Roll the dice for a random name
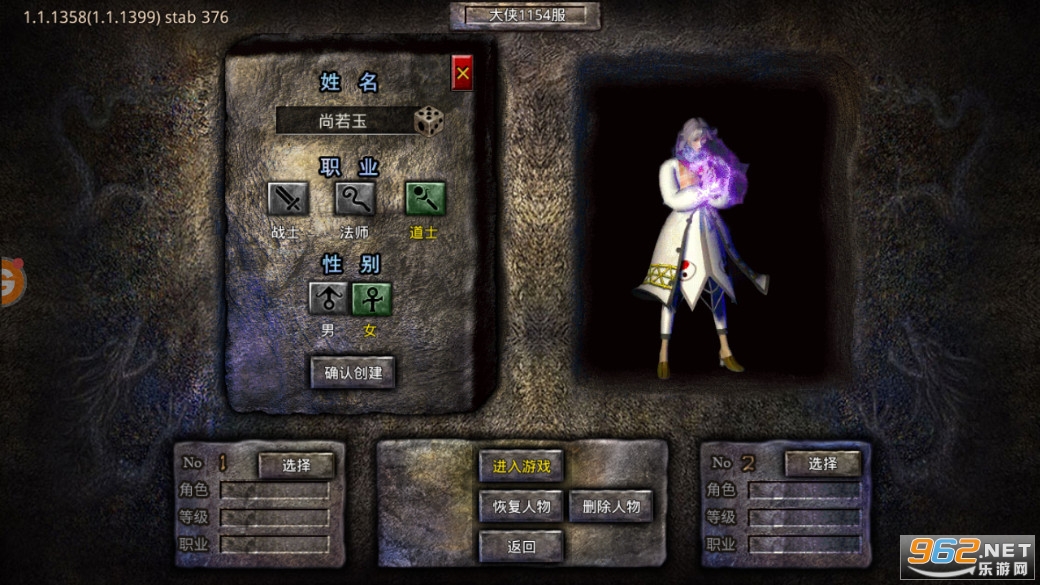 coord(428,121)
